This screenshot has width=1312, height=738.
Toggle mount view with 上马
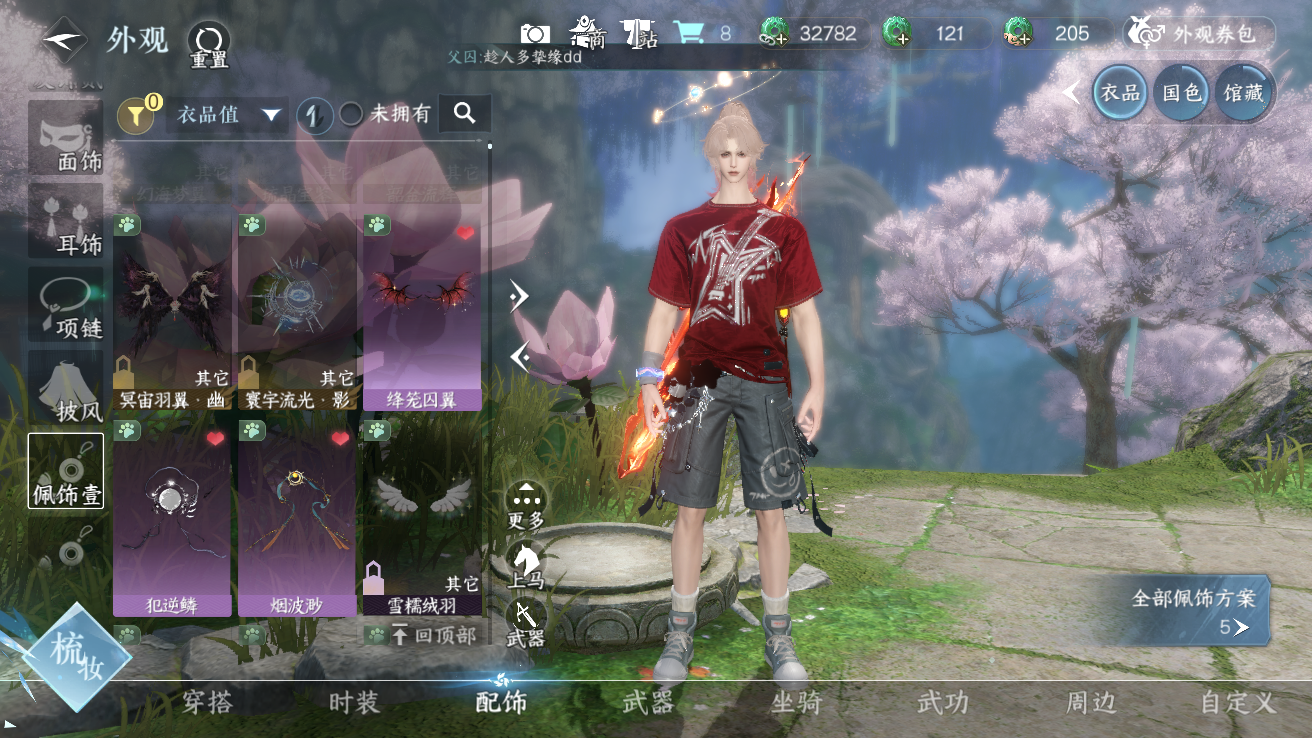coord(526,565)
